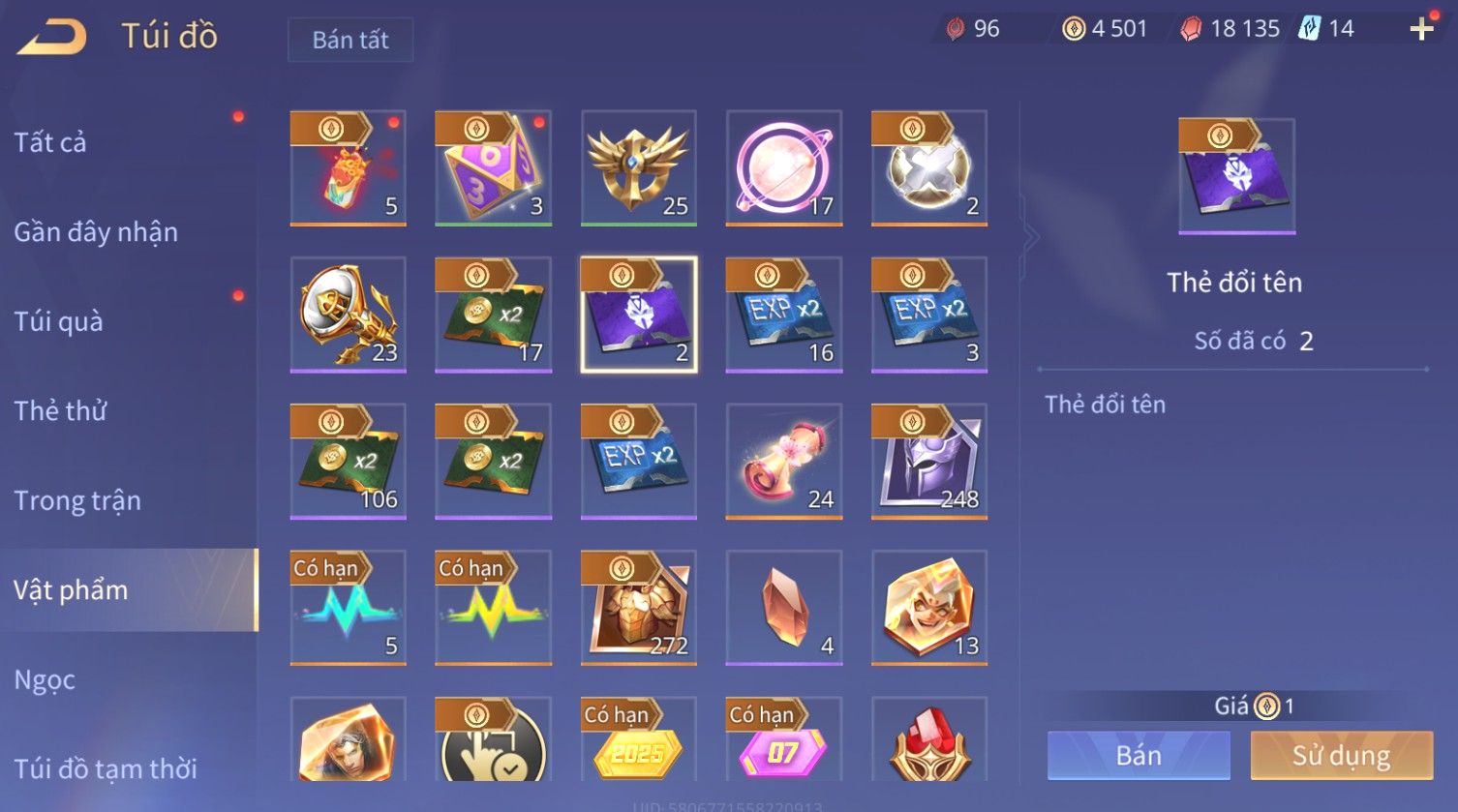Sell the item with Bán button
Image resolution: width=1458 pixels, height=812 pixels.
coord(1139,755)
